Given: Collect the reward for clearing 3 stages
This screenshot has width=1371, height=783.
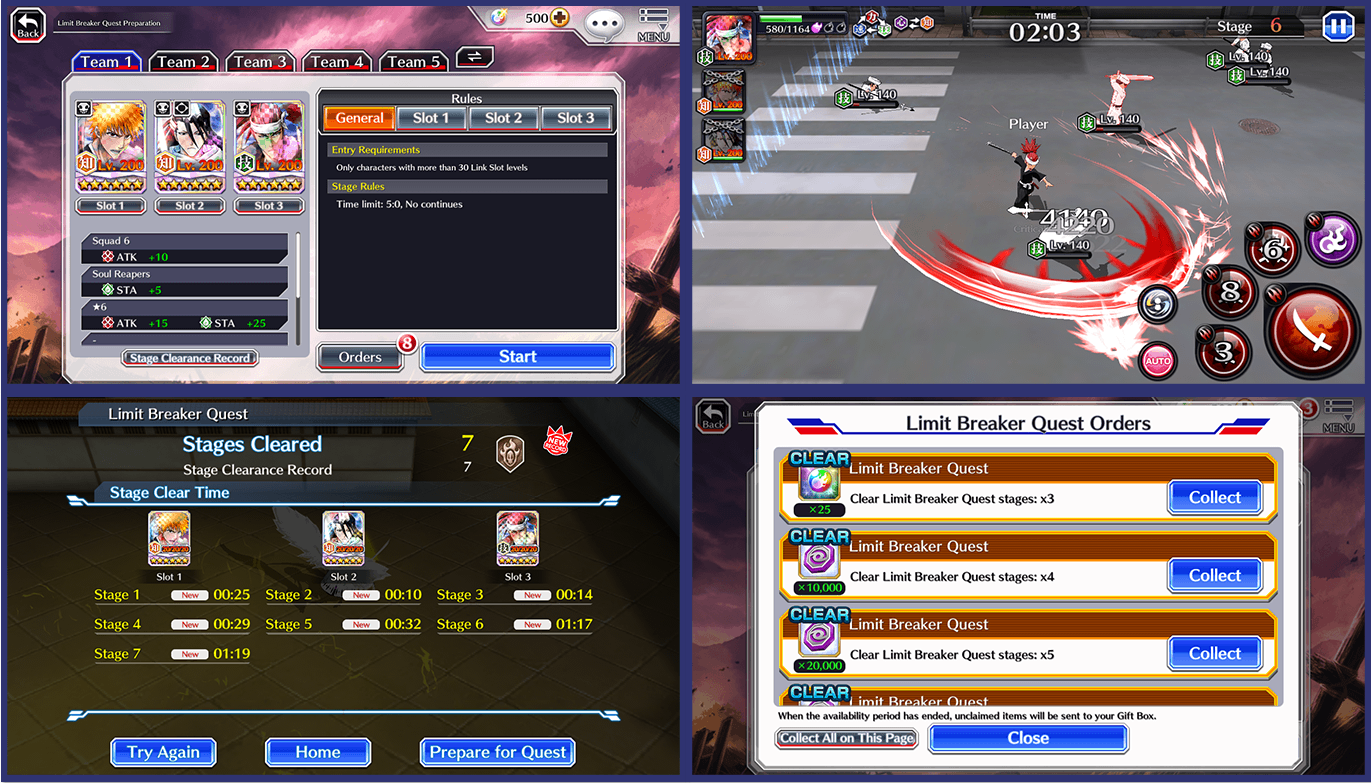Looking at the screenshot, I should 1214,497.
